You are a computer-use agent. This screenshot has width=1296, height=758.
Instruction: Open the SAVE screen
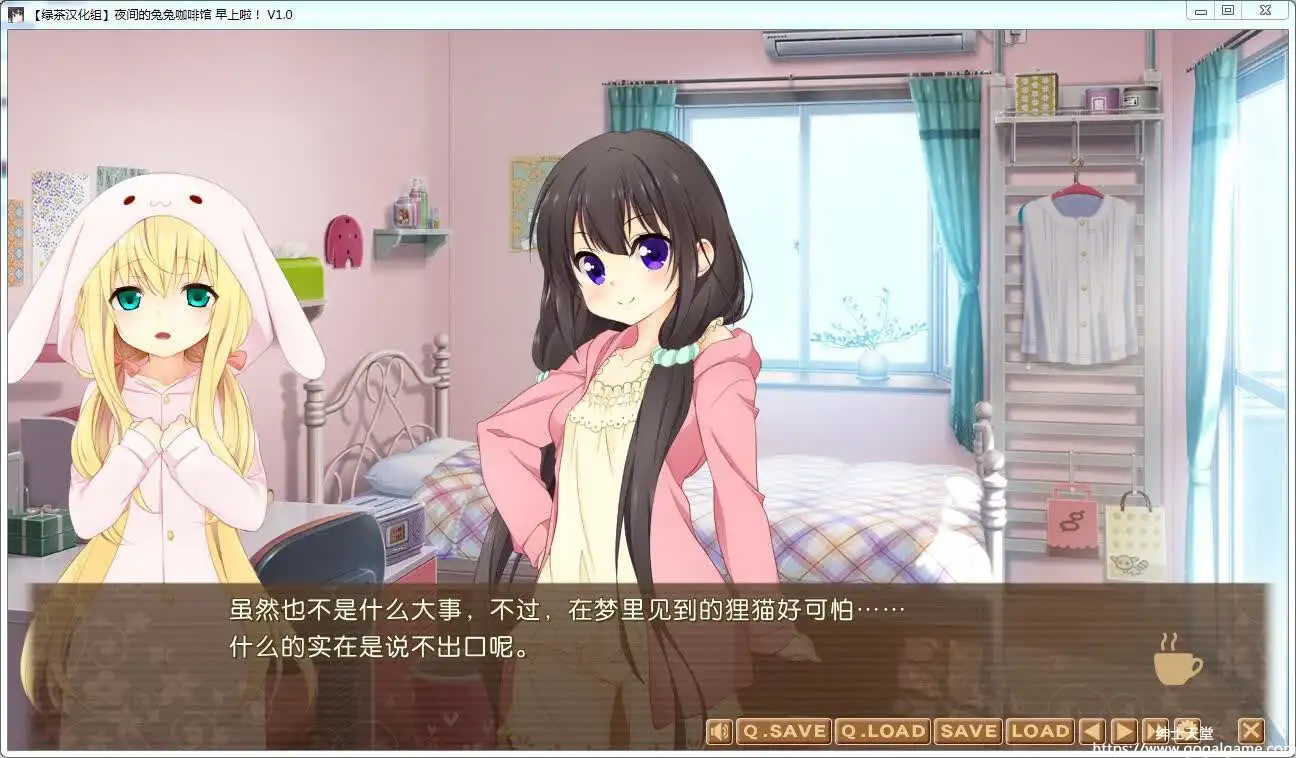[969, 731]
